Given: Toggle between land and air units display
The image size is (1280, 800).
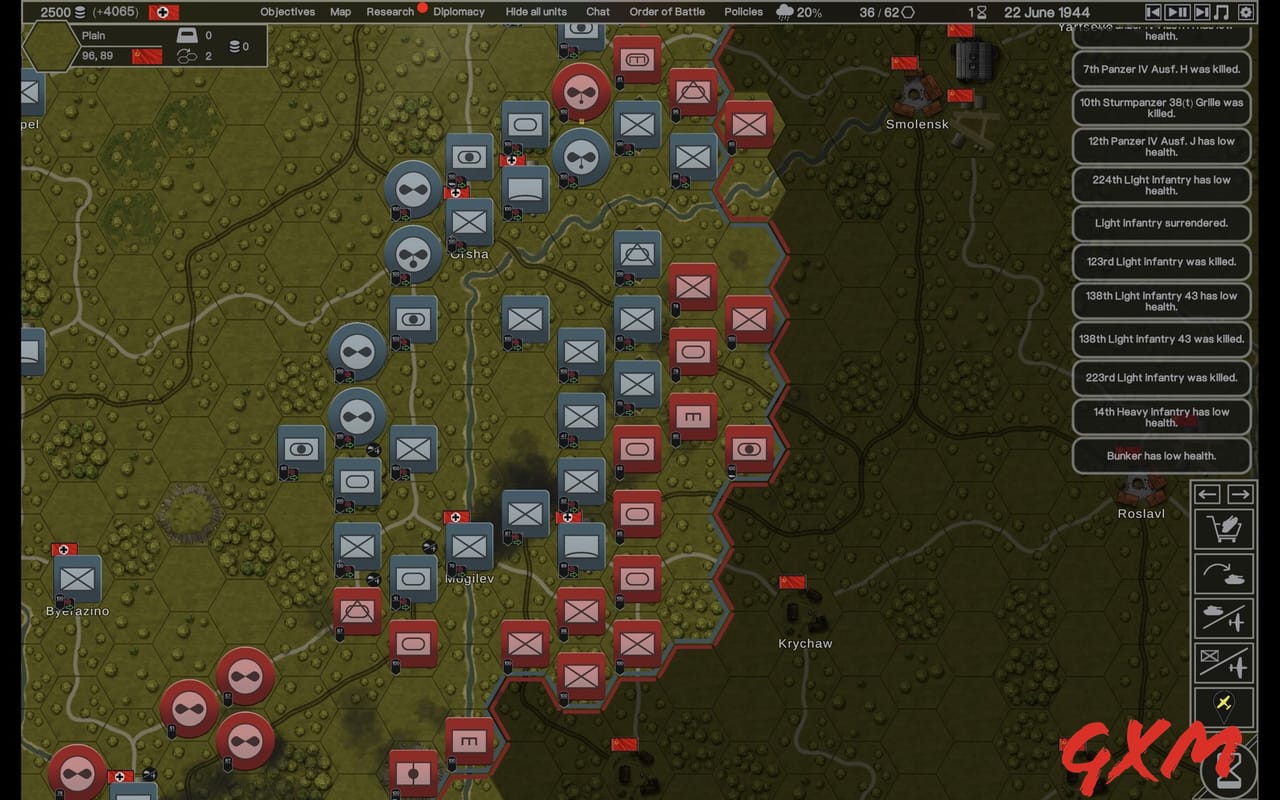Looking at the screenshot, I should tap(1224, 617).
